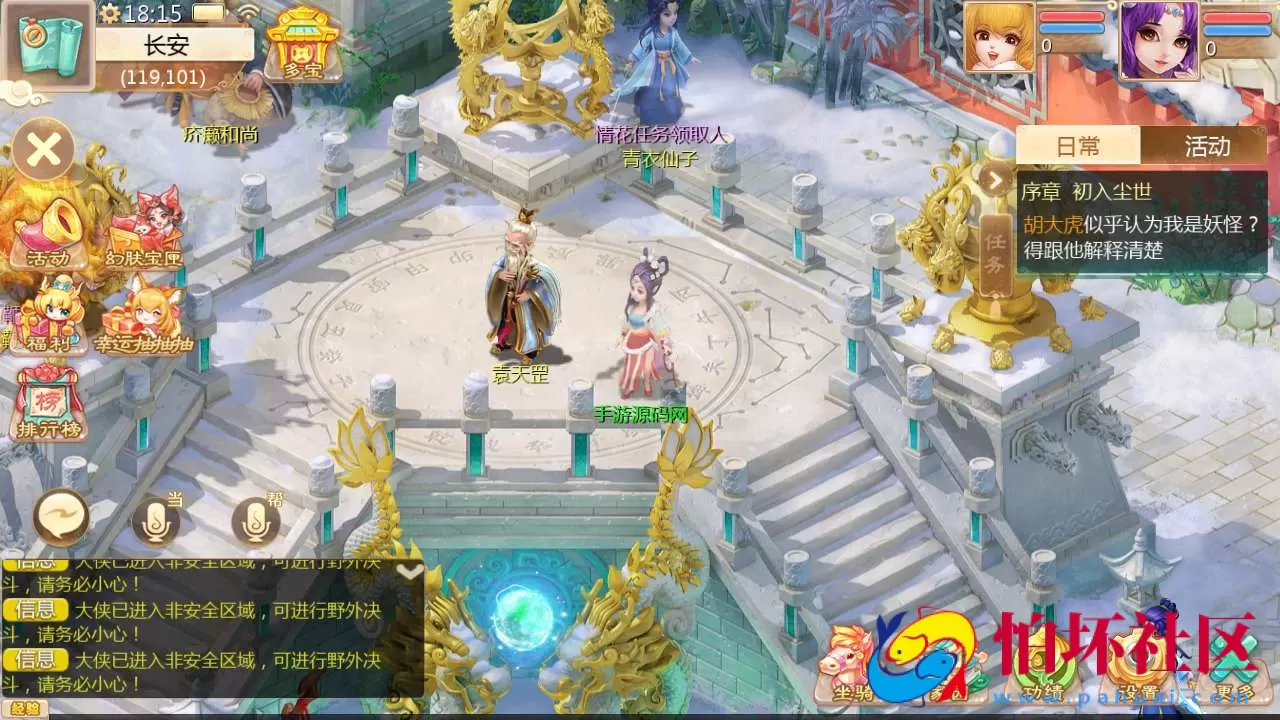Switch to the 日常 daily tab
Screen dimensions: 1280x720
pos(1079,146)
